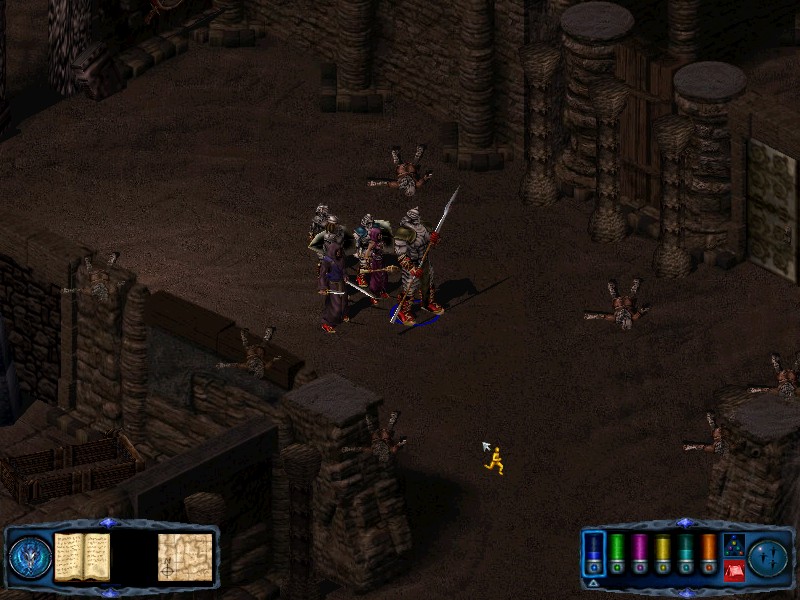Click the blue gem atop left panel
Image resolution: width=800 pixels, height=600 pixels.
click(108, 523)
